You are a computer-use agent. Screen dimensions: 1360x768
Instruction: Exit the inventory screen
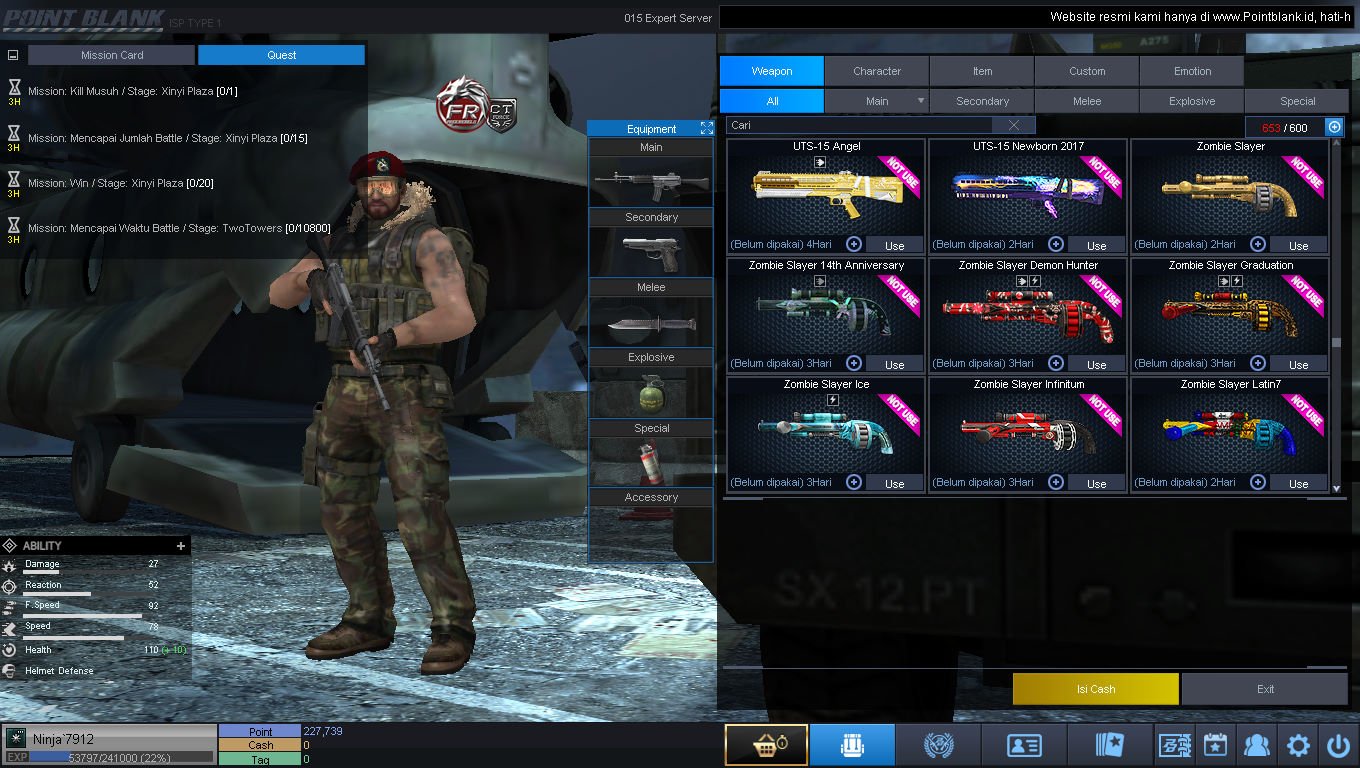tap(1265, 689)
